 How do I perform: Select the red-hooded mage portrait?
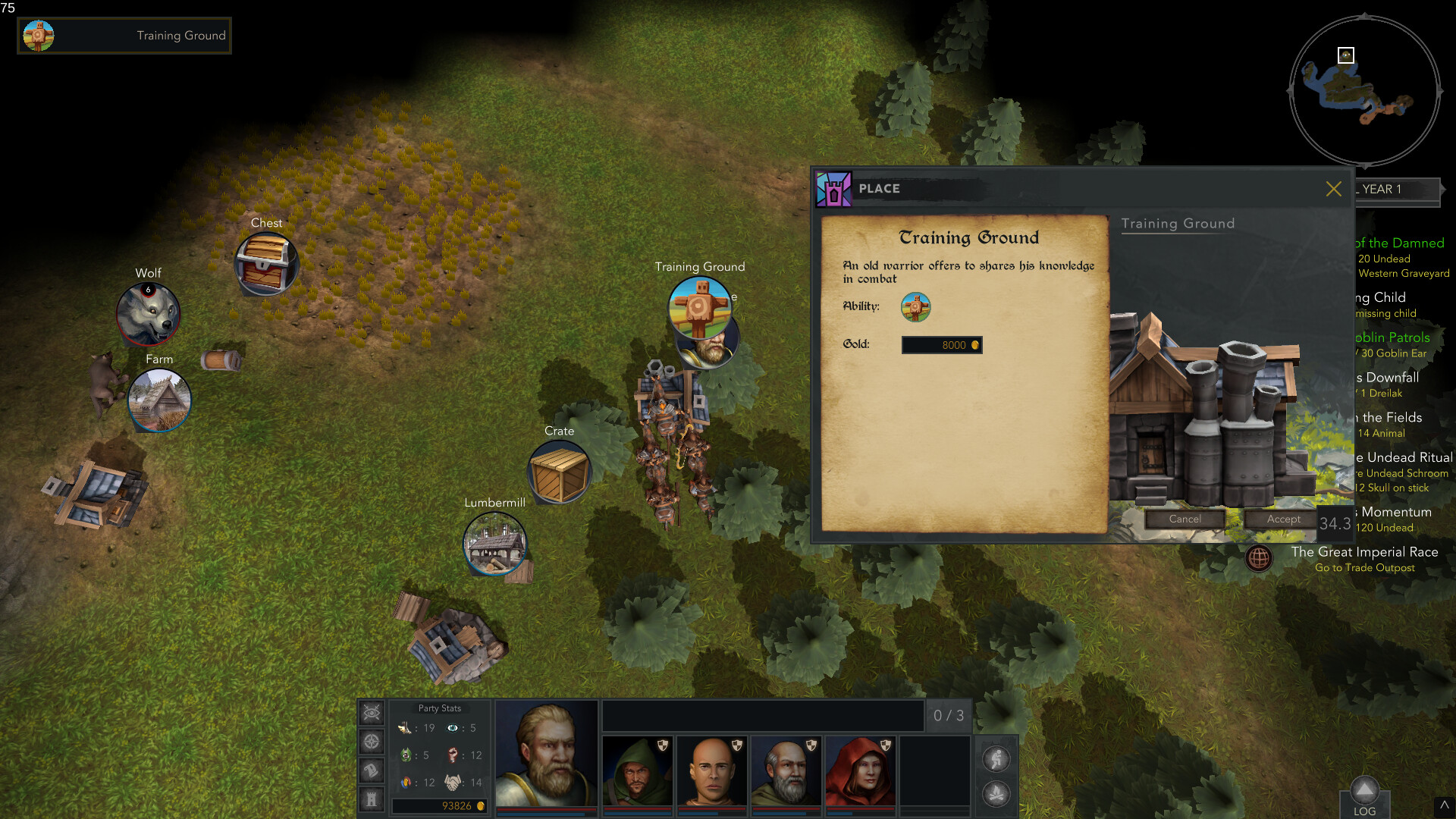(859, 768)
